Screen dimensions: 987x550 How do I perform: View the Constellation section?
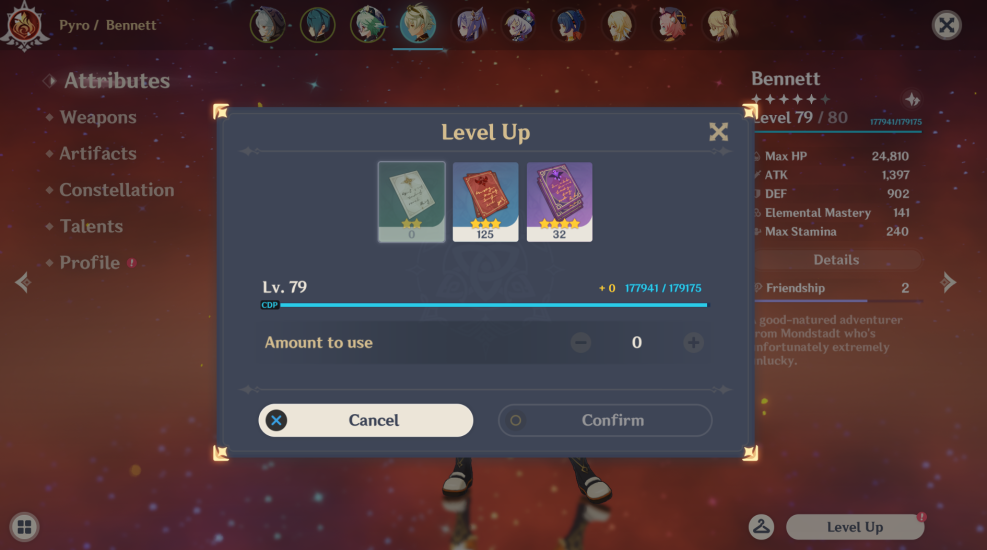(x=116, y=190)
